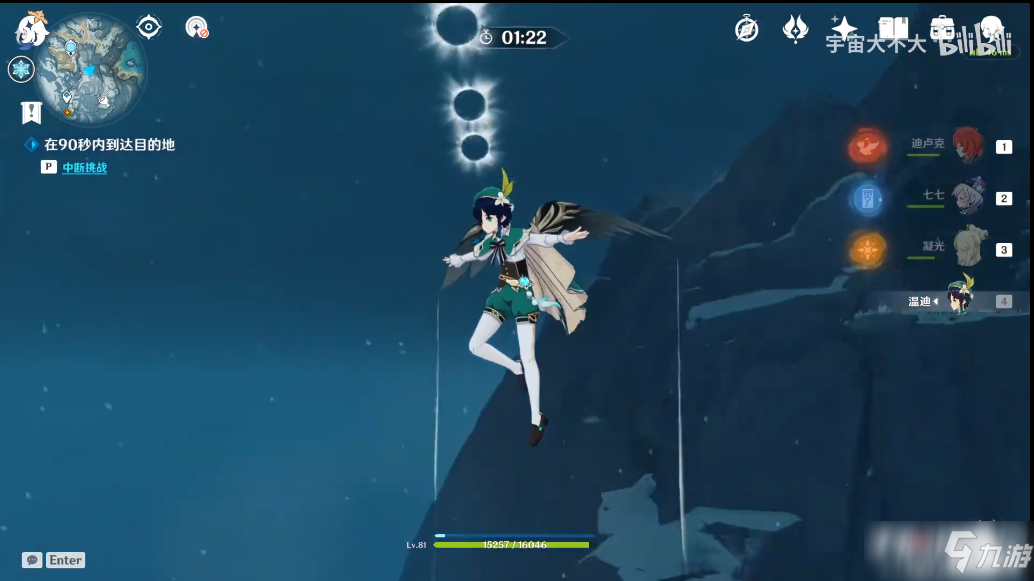
Task: Click the 中断挑战 interrupt challenge link
Action: click(85, 168)
